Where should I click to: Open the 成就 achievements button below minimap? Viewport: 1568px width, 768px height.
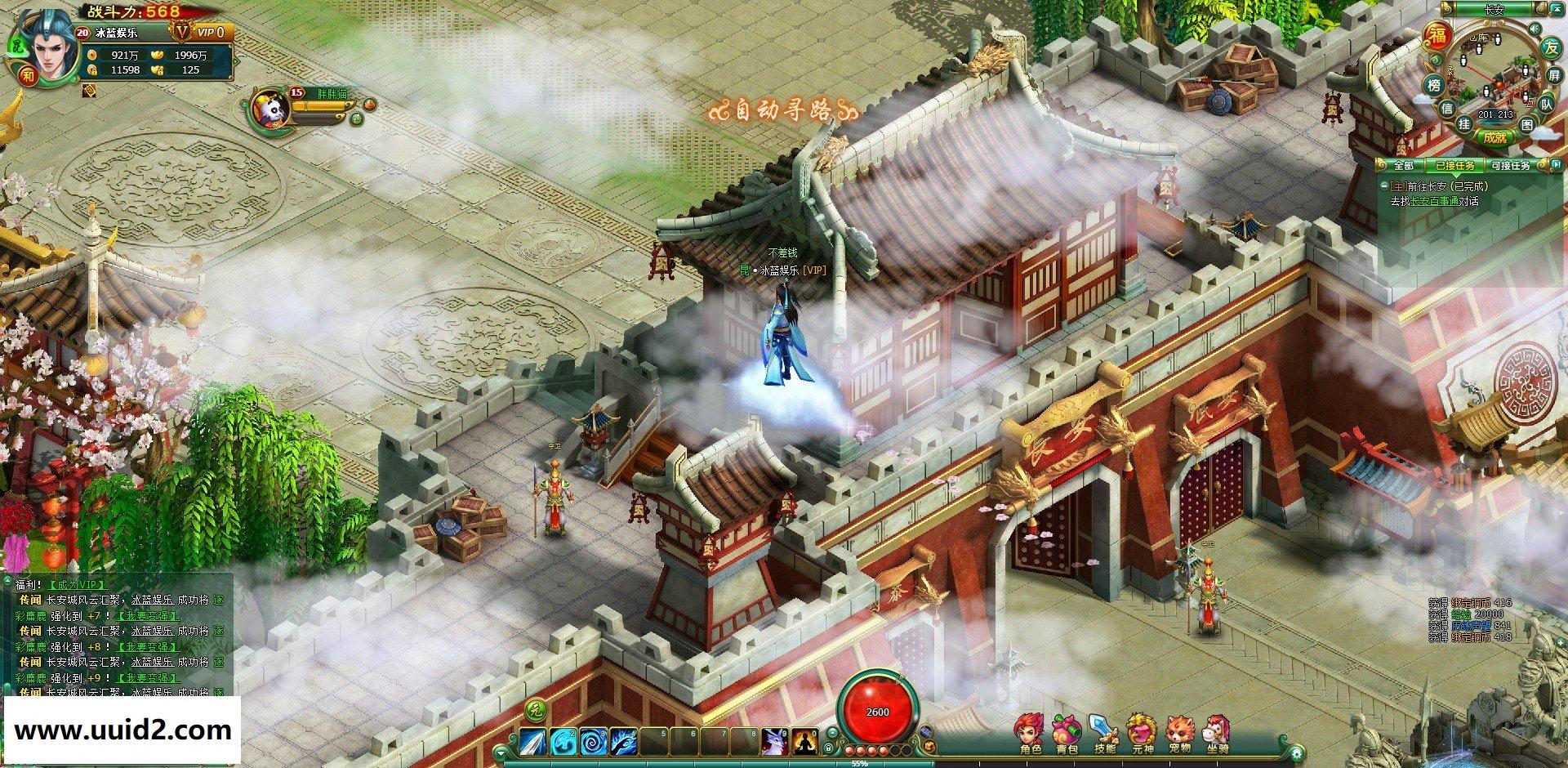coord(1494,136)
